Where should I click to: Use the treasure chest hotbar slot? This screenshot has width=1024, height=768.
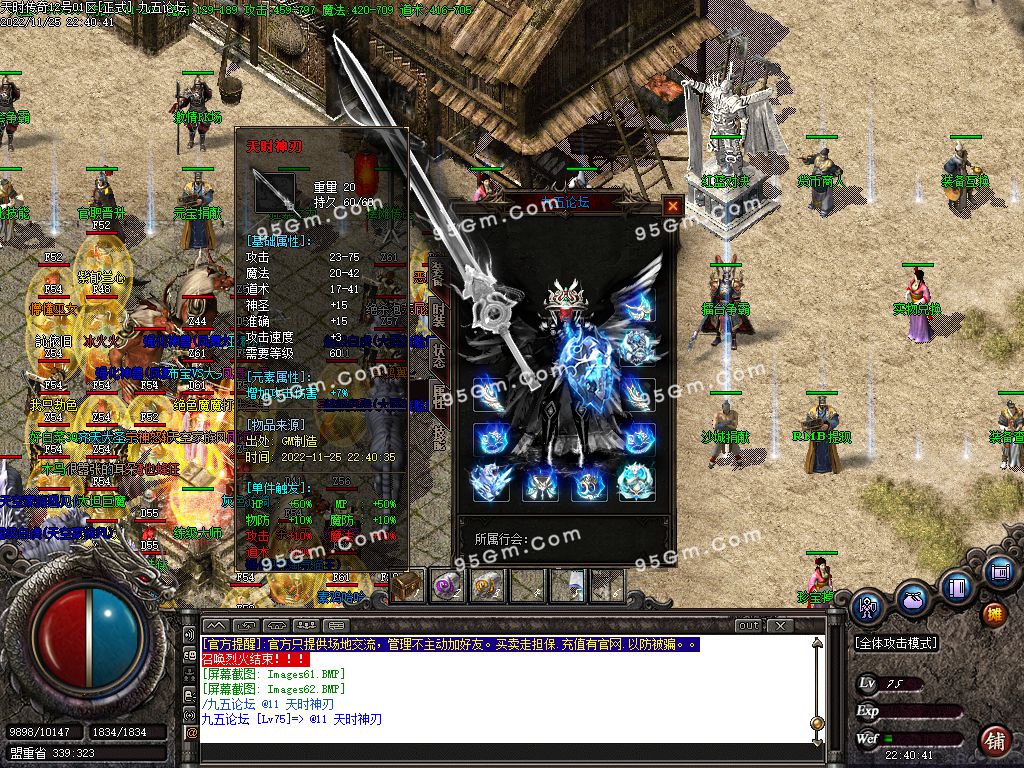(407, 586)
